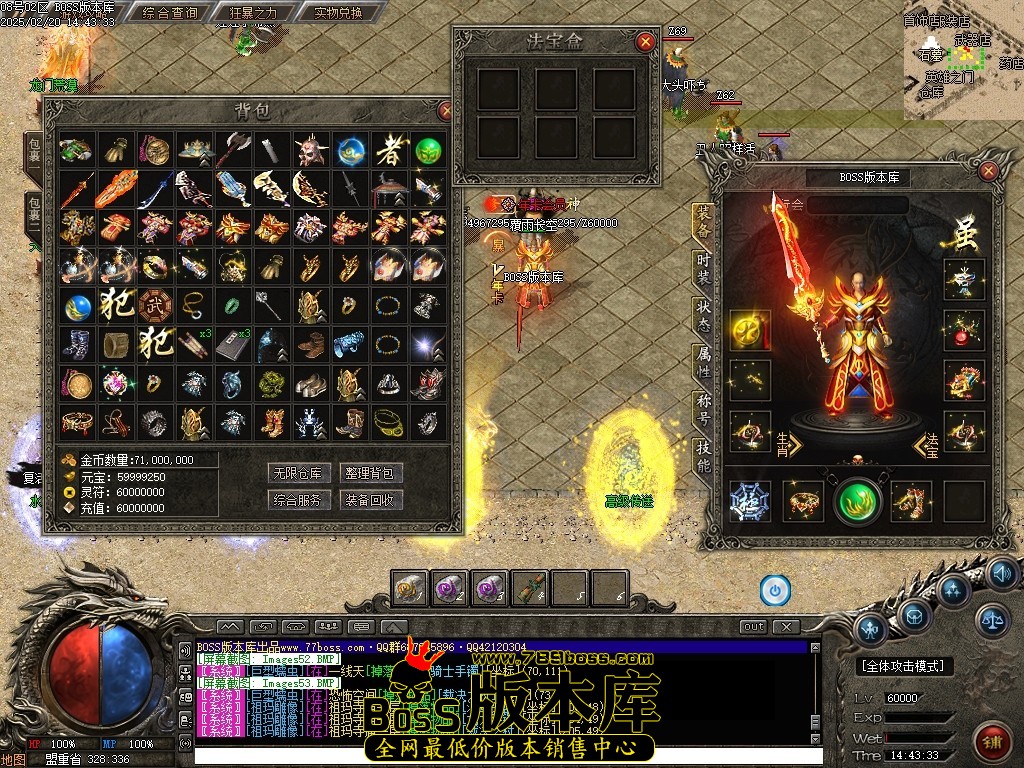Screen dimensions: 1024x768
Task: Open the 综合查询 top menu
Action: pyautogui.click(x=170, y=13)
